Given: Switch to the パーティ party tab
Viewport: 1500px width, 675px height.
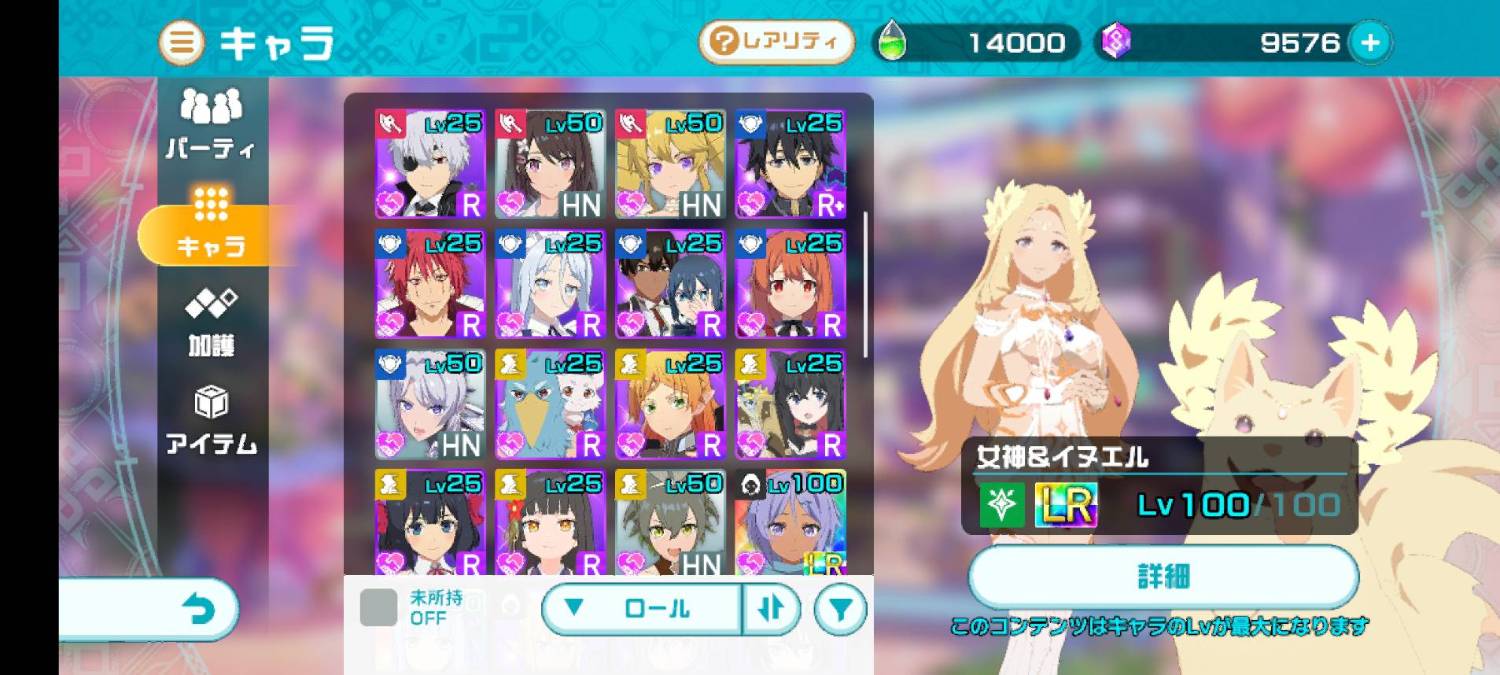Looking at the screenshot, I should 211,124.
